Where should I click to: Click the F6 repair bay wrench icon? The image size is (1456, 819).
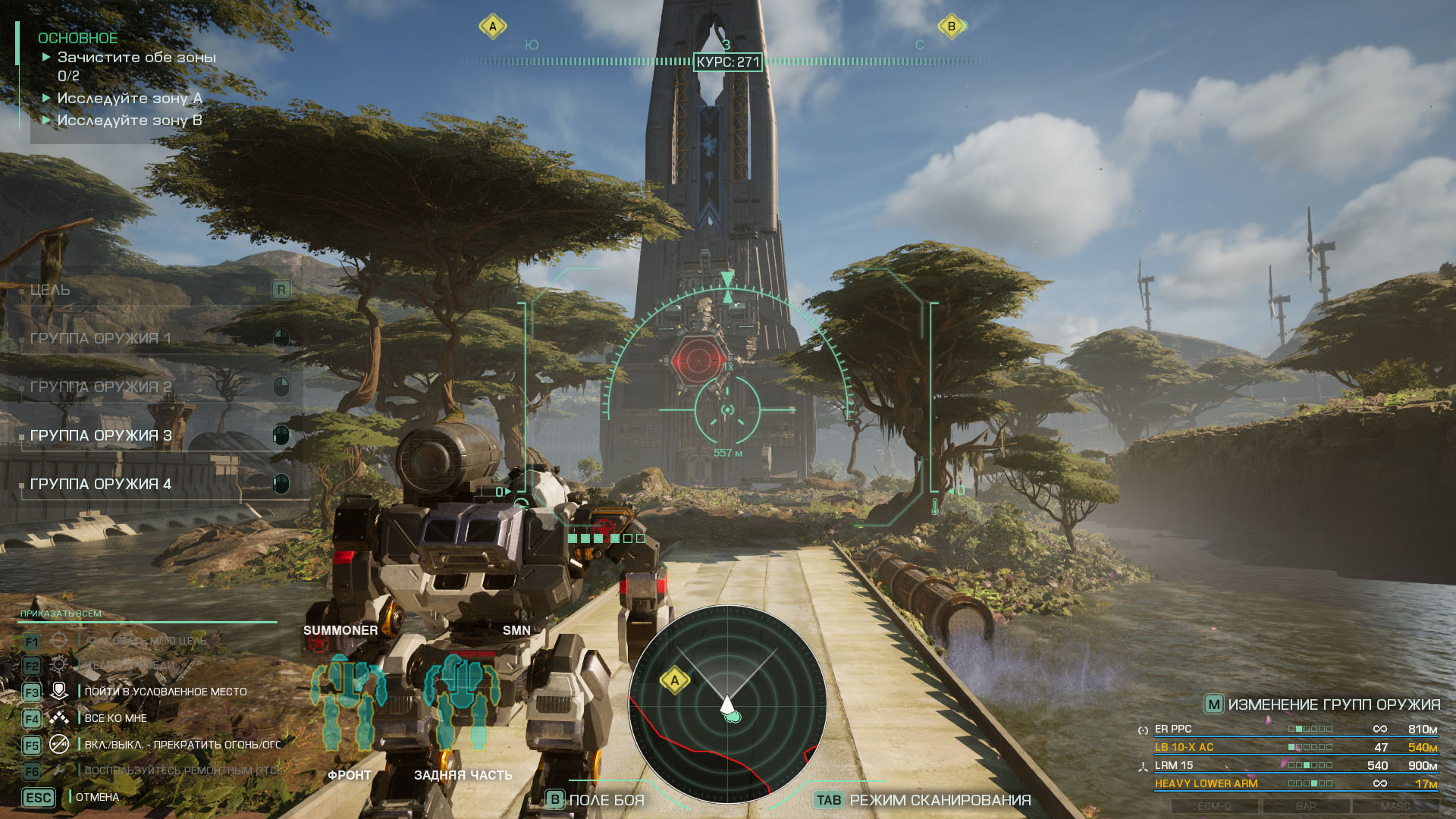tap(58, 771)
